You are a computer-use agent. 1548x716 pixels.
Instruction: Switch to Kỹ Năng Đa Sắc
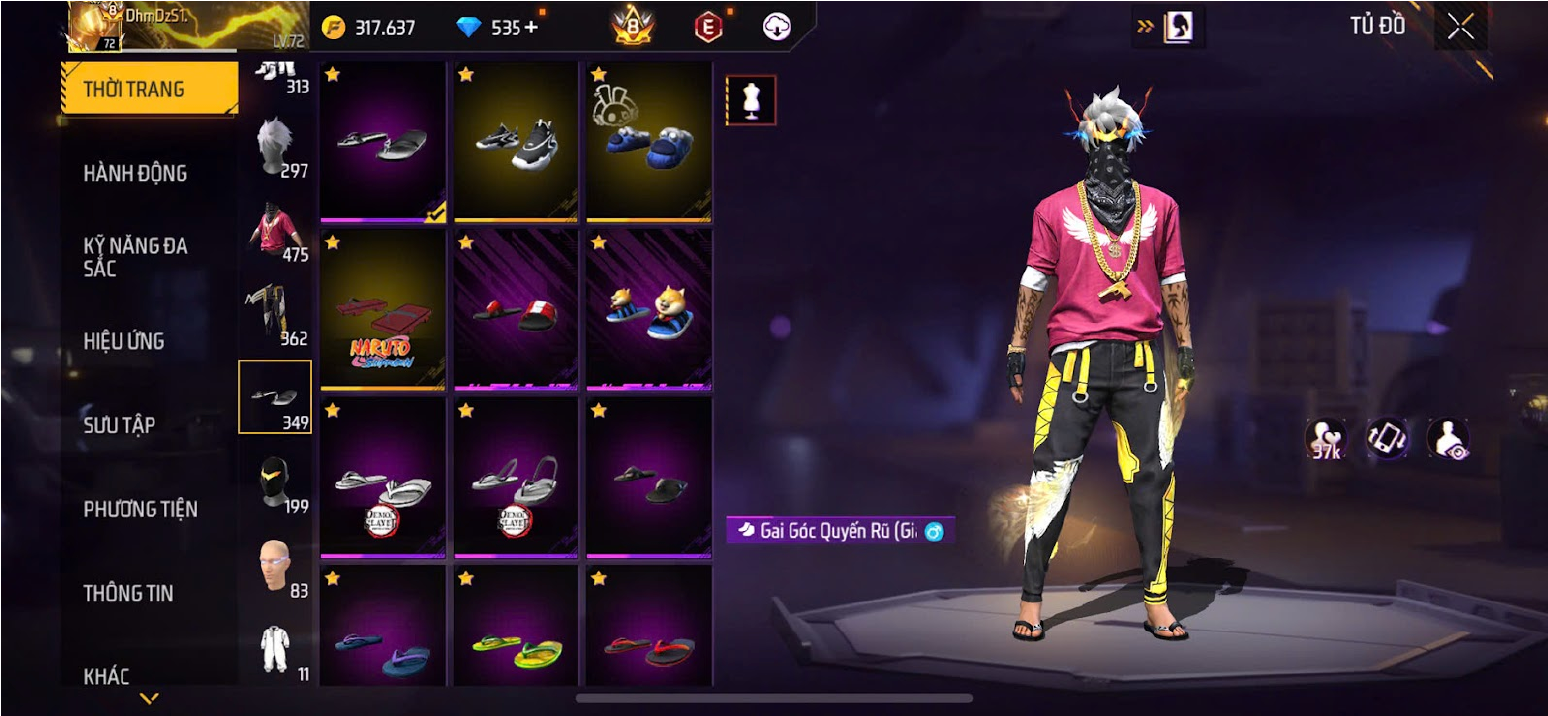coord(135,257)
